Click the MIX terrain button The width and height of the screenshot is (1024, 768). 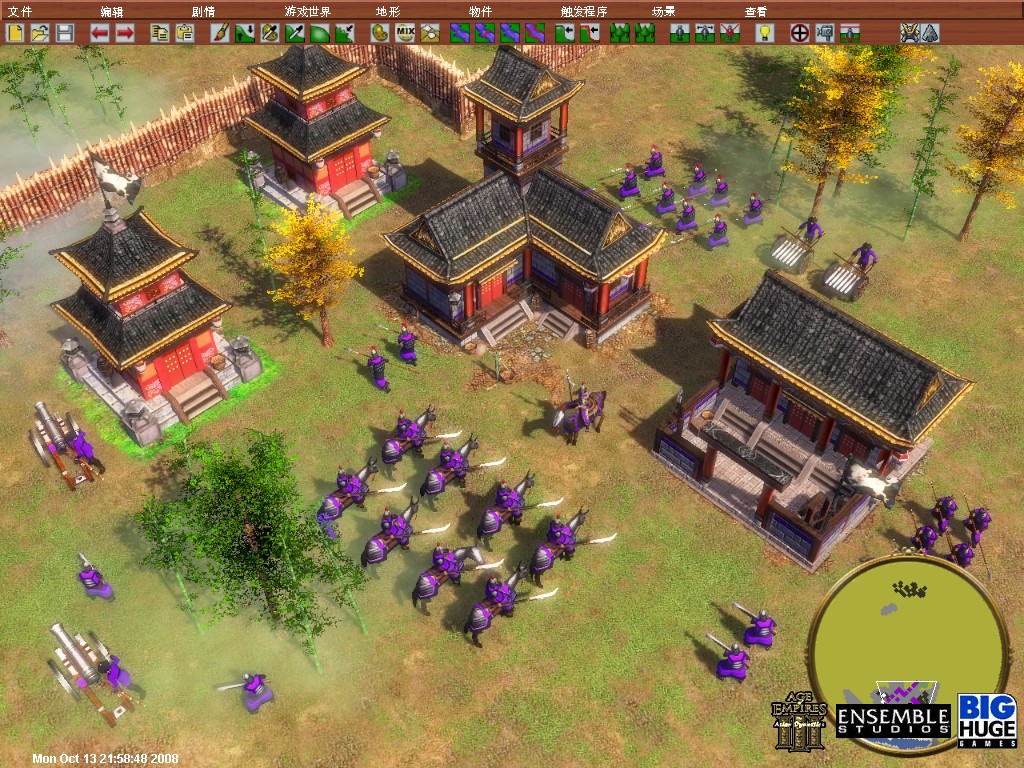click(x=405, y=33)
